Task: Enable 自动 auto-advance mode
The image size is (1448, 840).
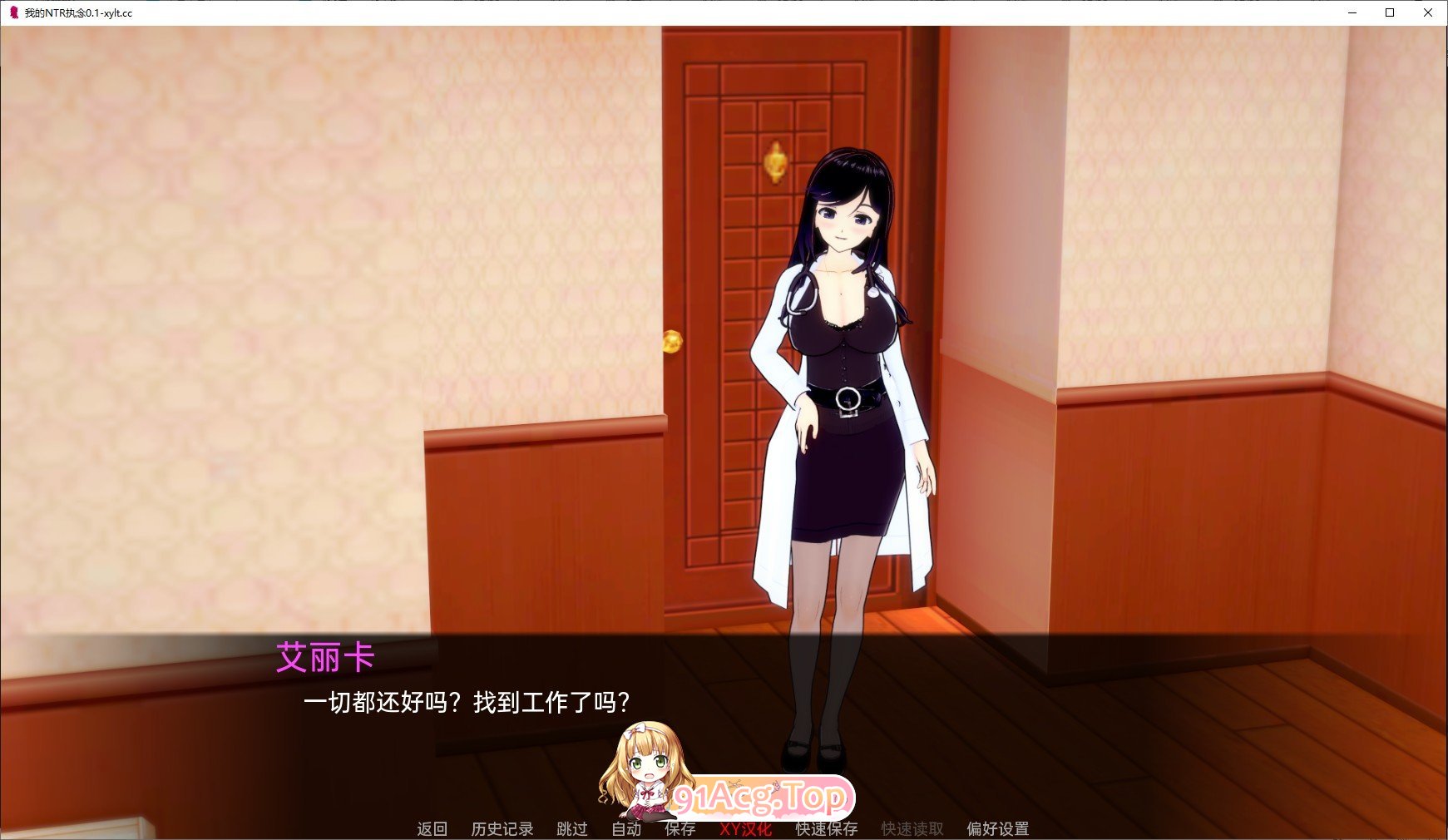Action: [626, 828]
